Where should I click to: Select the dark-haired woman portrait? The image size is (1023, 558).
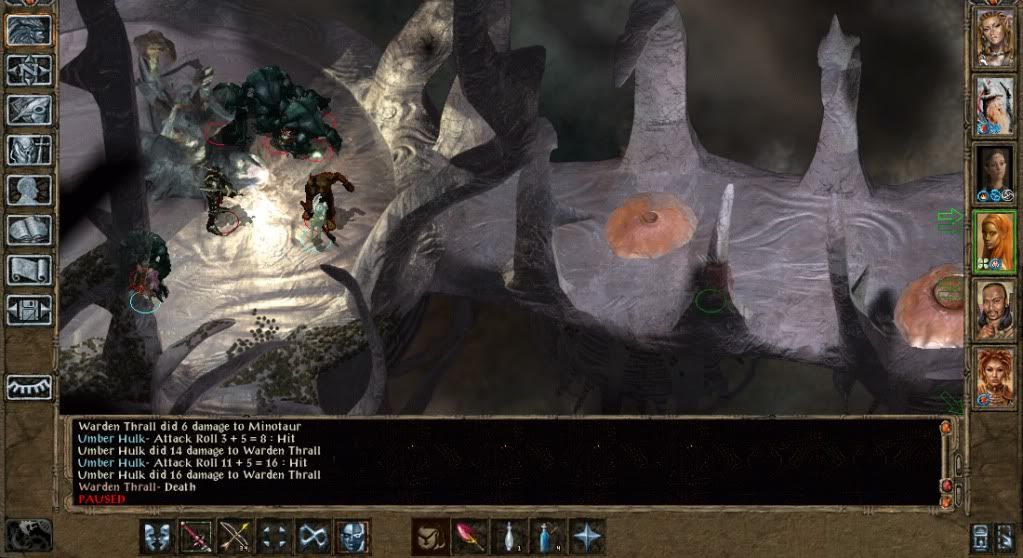994,173
